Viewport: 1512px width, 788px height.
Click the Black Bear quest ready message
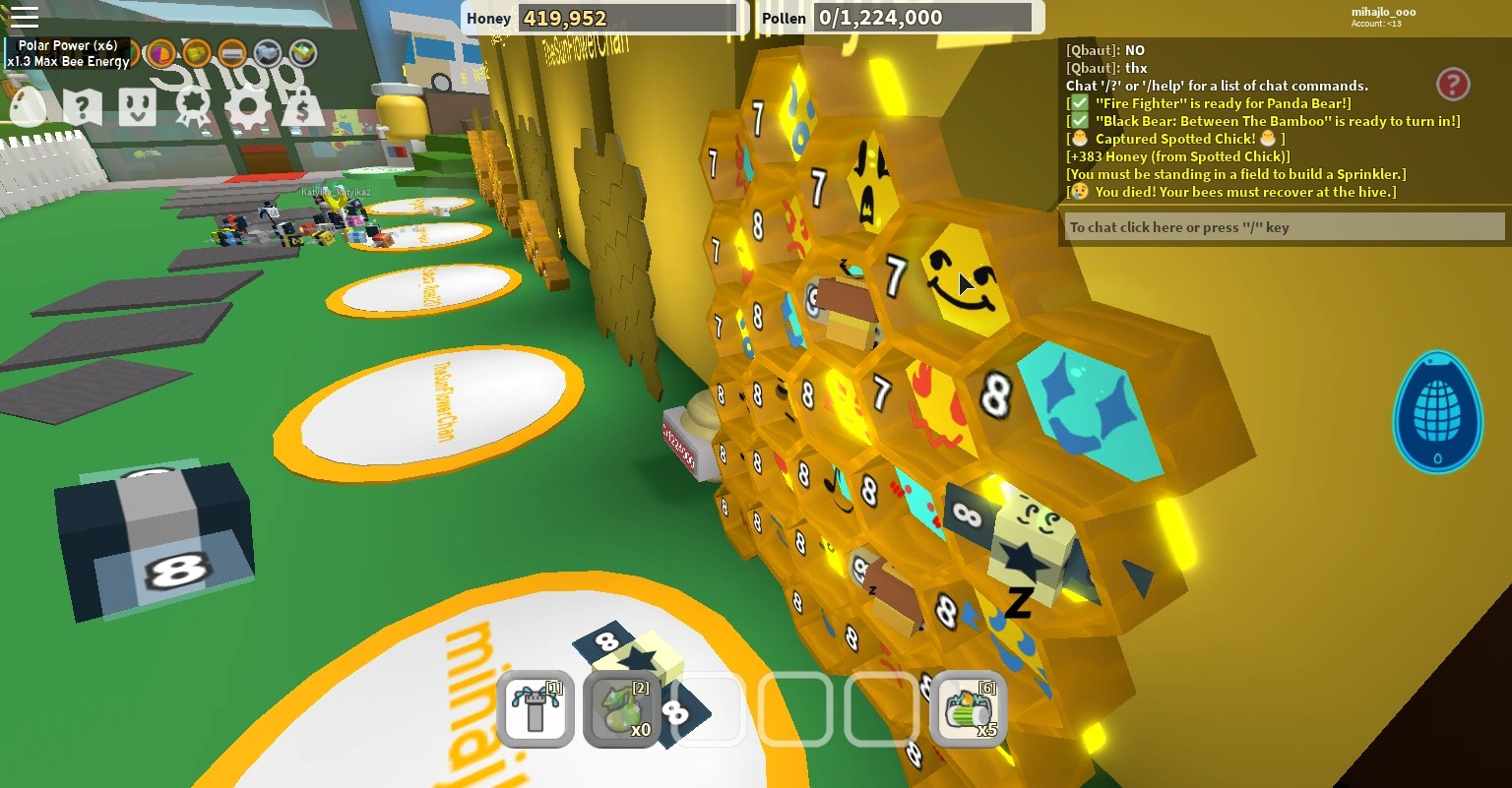1250,120
